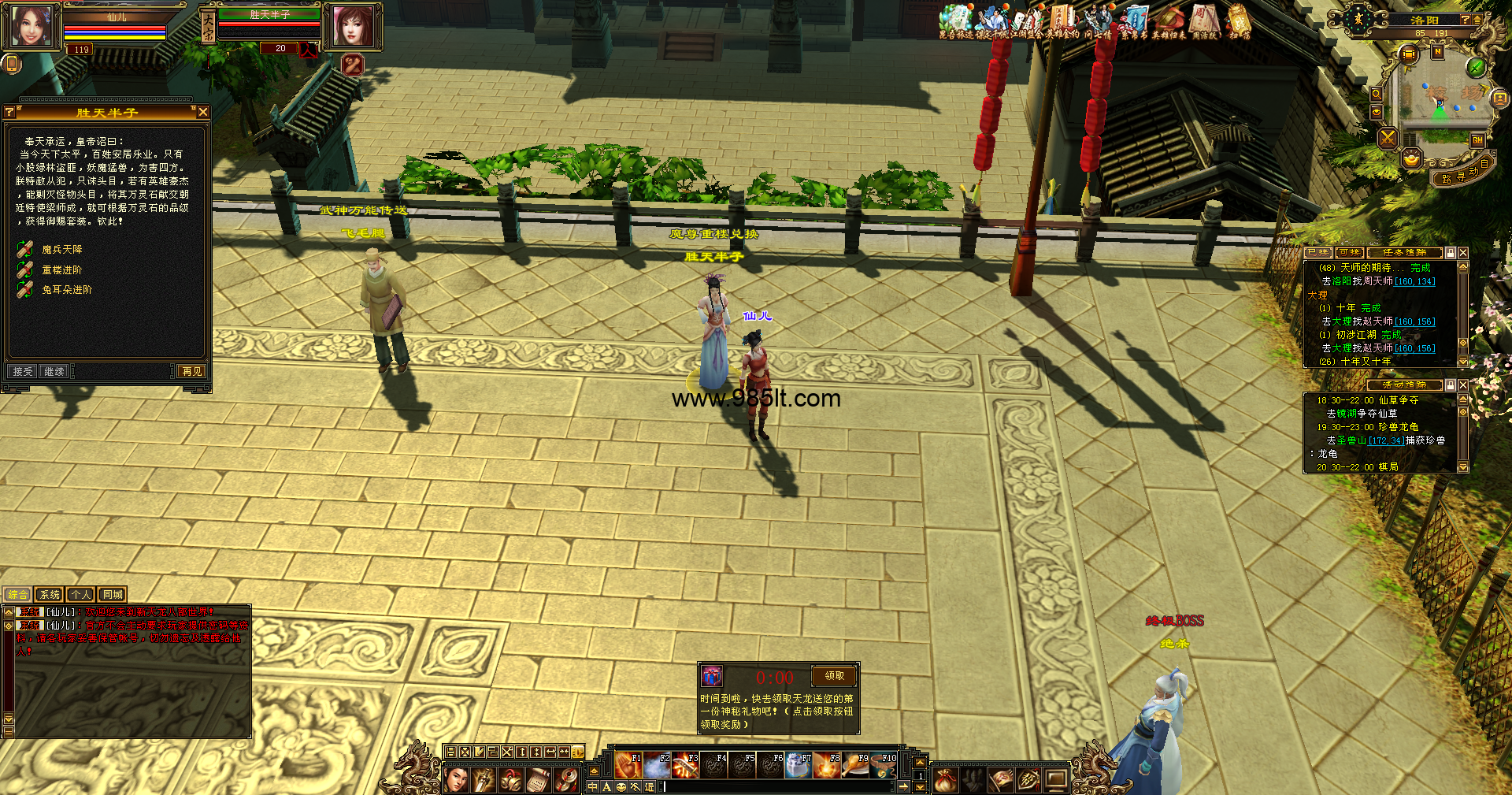Open the bag pouch icon
The height and width of the screenshot is (795, 1512).
946,780
